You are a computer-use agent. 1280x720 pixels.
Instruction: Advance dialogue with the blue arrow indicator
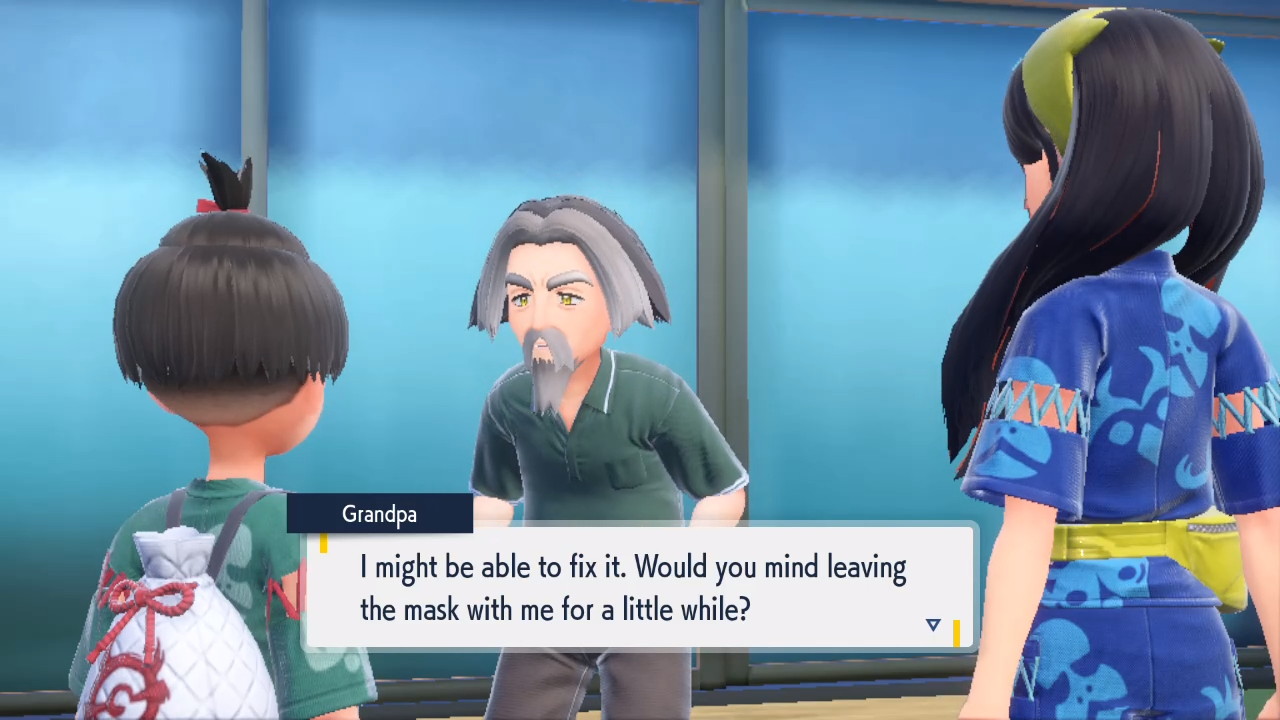coord(933,625)
